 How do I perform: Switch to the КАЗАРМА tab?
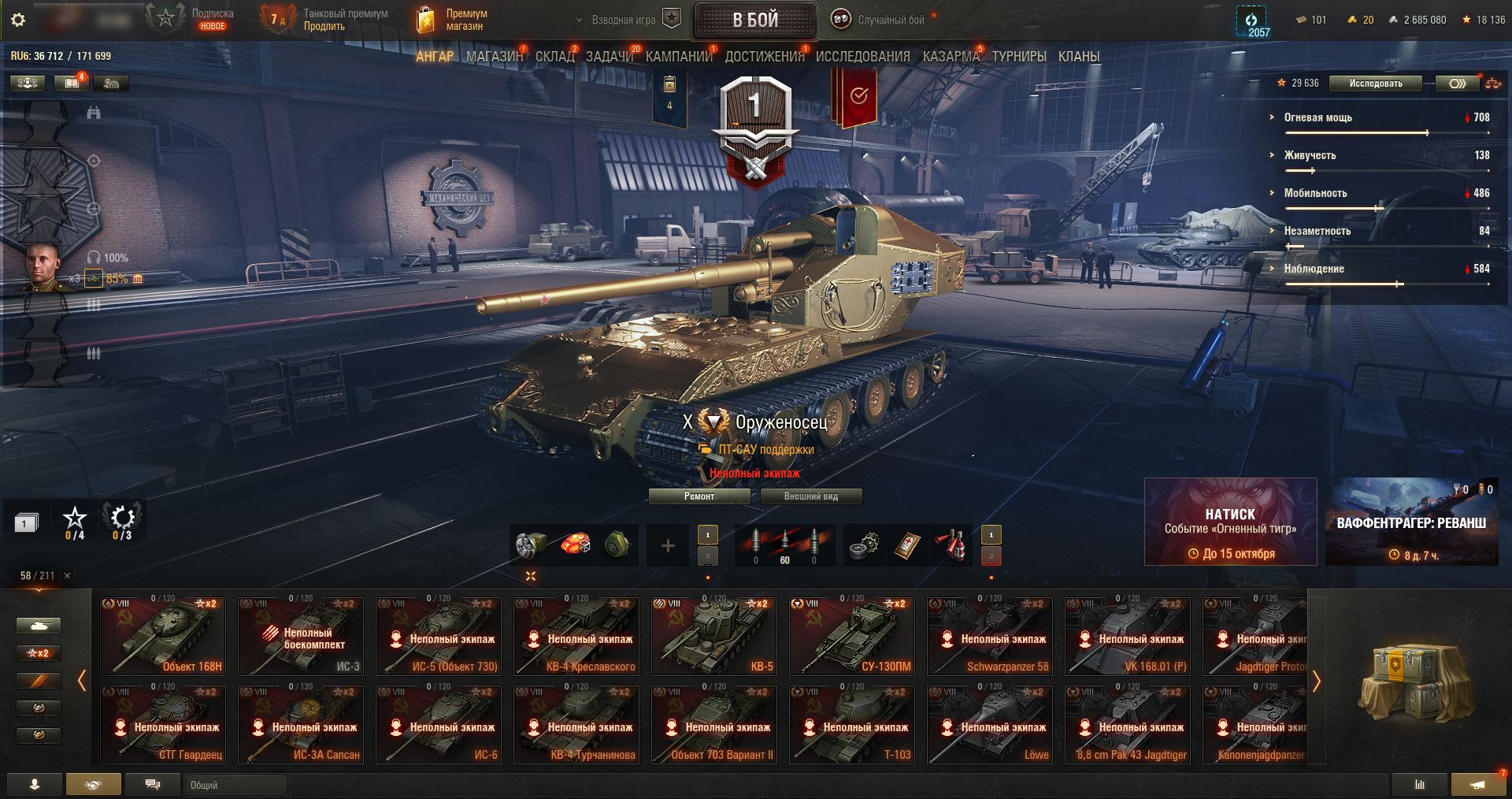pos(951,57)
